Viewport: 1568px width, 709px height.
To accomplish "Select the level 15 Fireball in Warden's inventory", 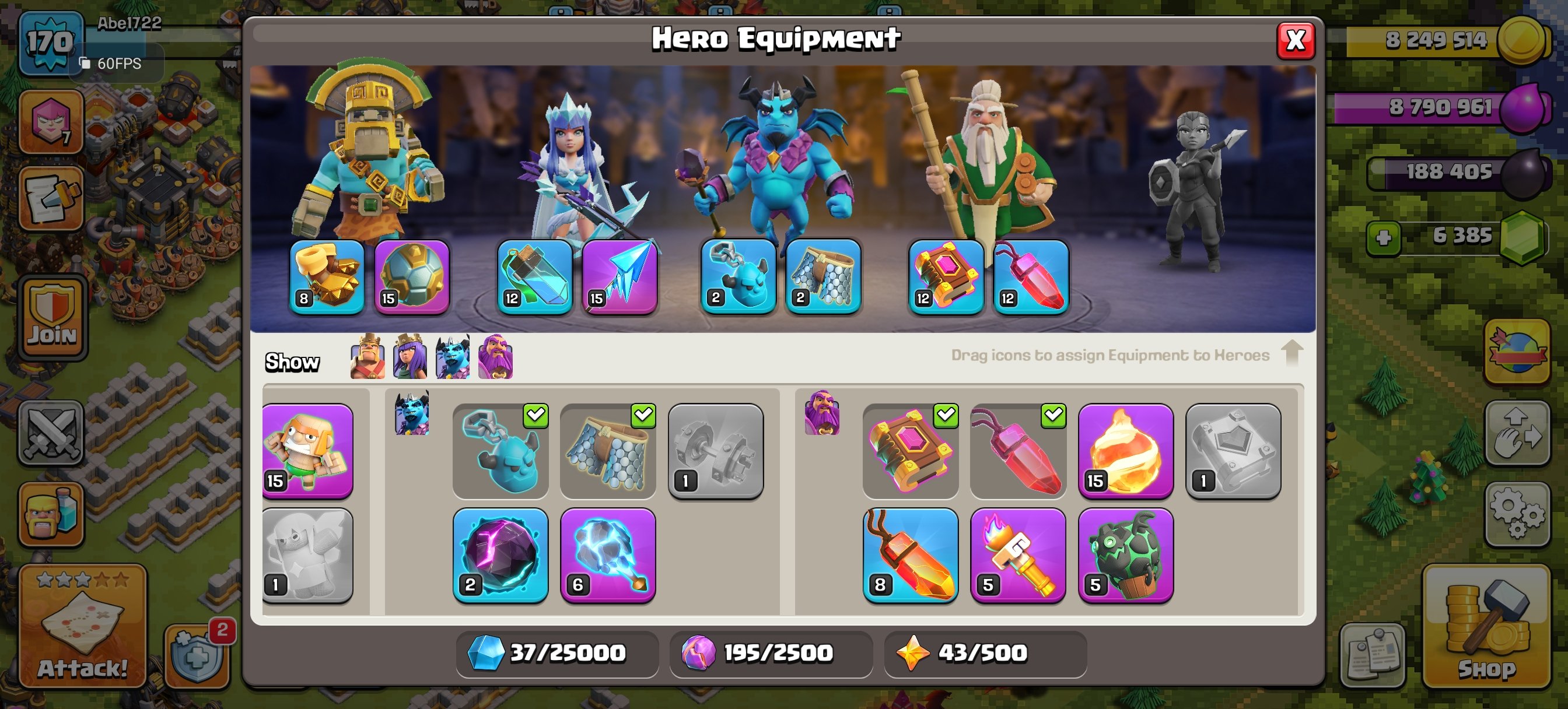I will (1126, 450).
